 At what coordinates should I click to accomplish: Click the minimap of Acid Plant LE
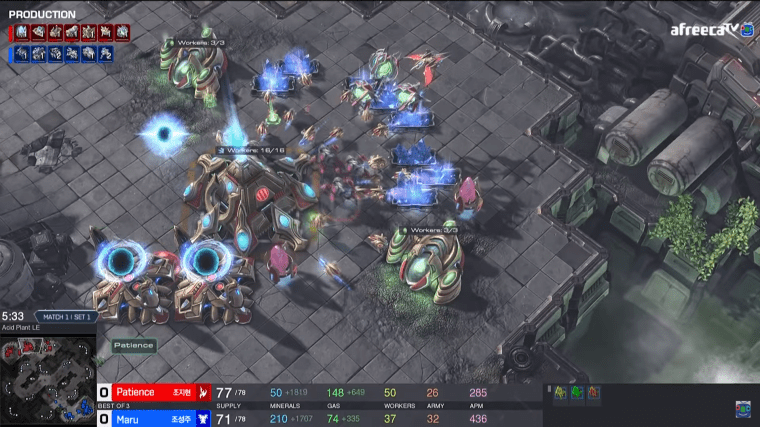click(47, 372)
